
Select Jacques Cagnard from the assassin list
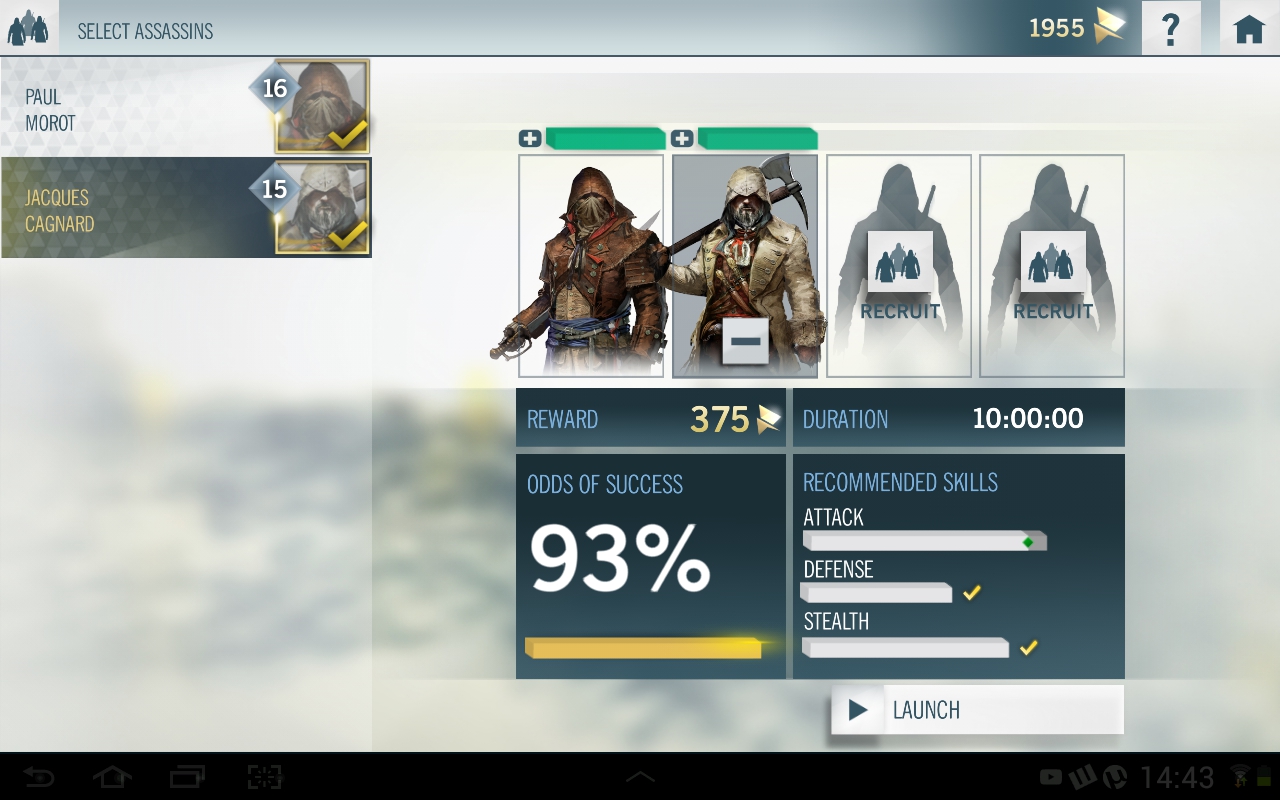coord(186,208)
